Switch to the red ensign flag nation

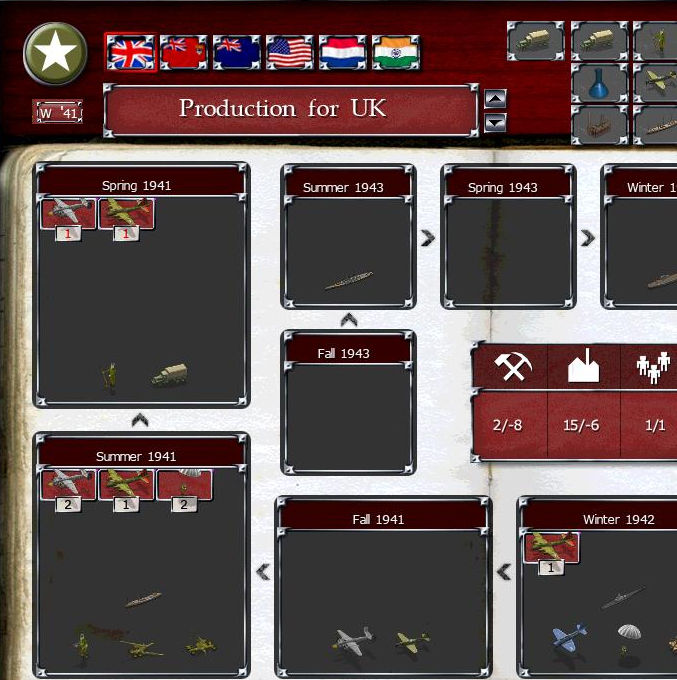pos(184,52)
